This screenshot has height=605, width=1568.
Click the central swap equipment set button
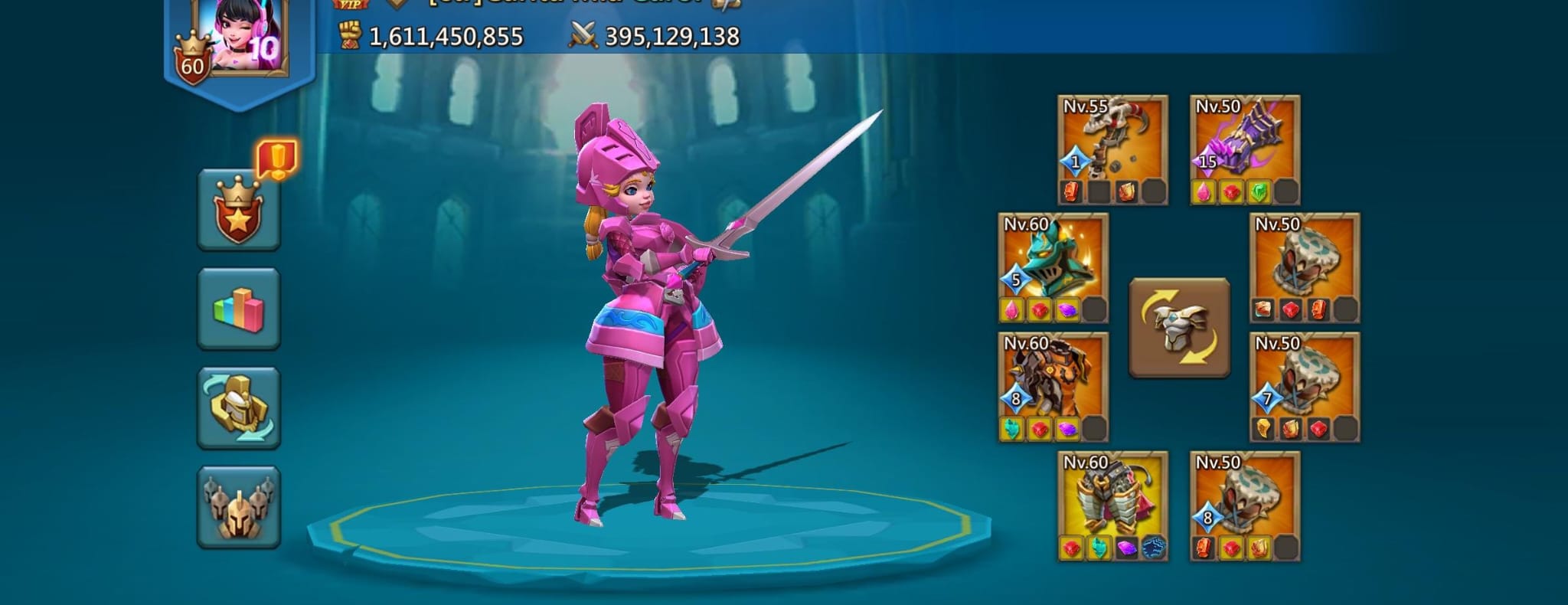1179,328
